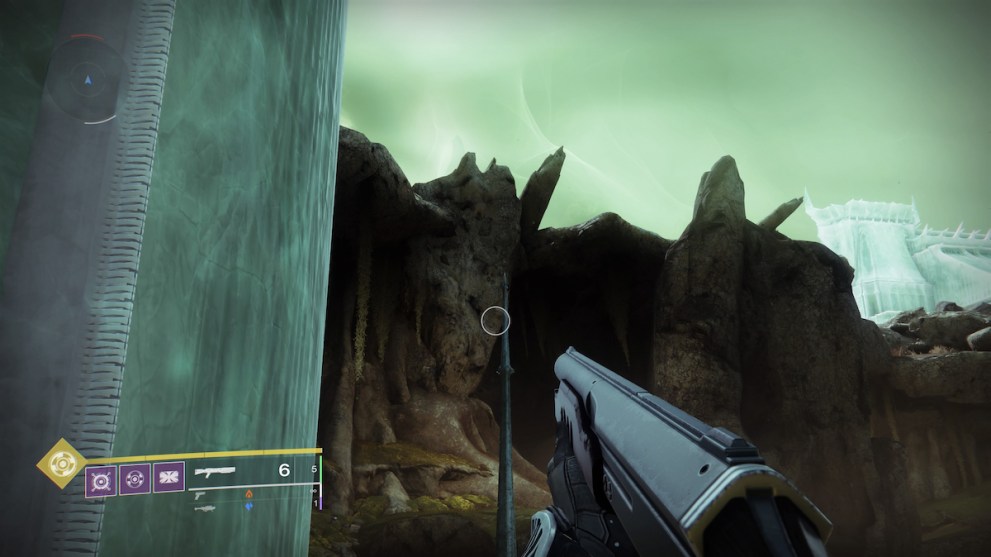This screenshot has height=557, width=991.
Task: Select the purple circular melee ability icon
Action: [134, 479]
